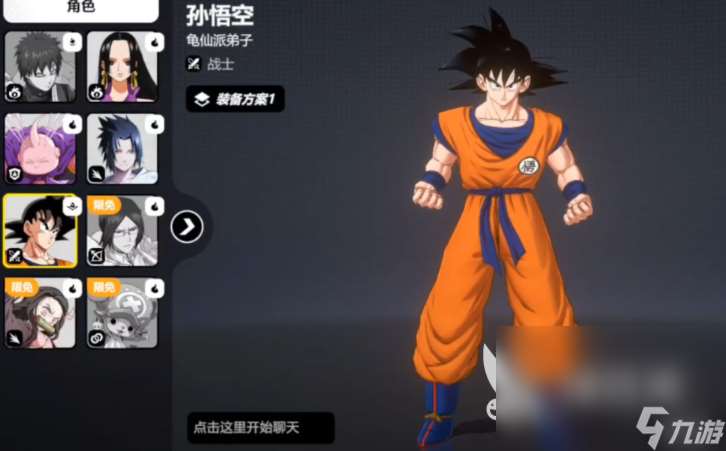726x451 pixels.
Task: Click the 点击这里开始聊天 chat box
Action: coord(260,428)
